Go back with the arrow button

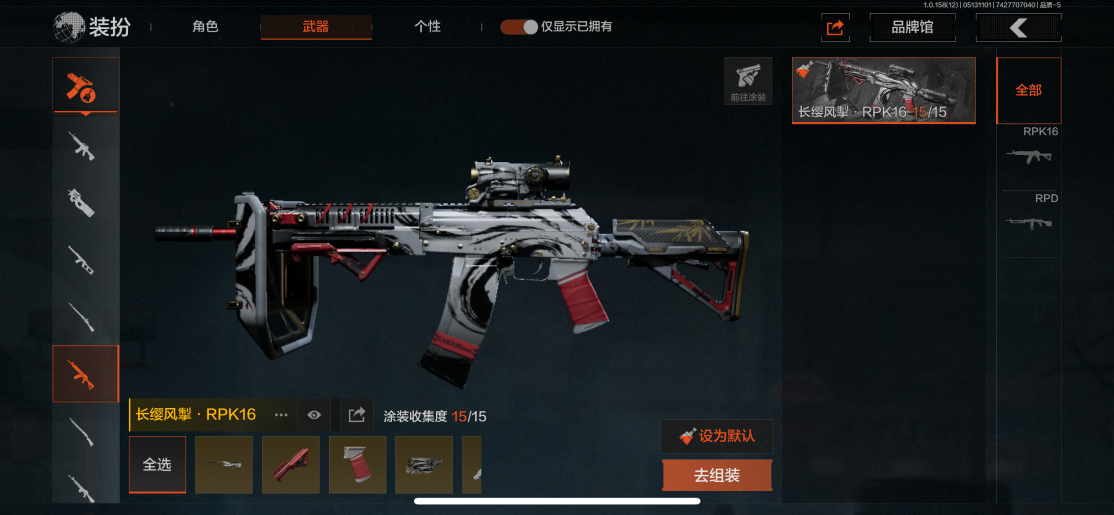[1018, 28]
